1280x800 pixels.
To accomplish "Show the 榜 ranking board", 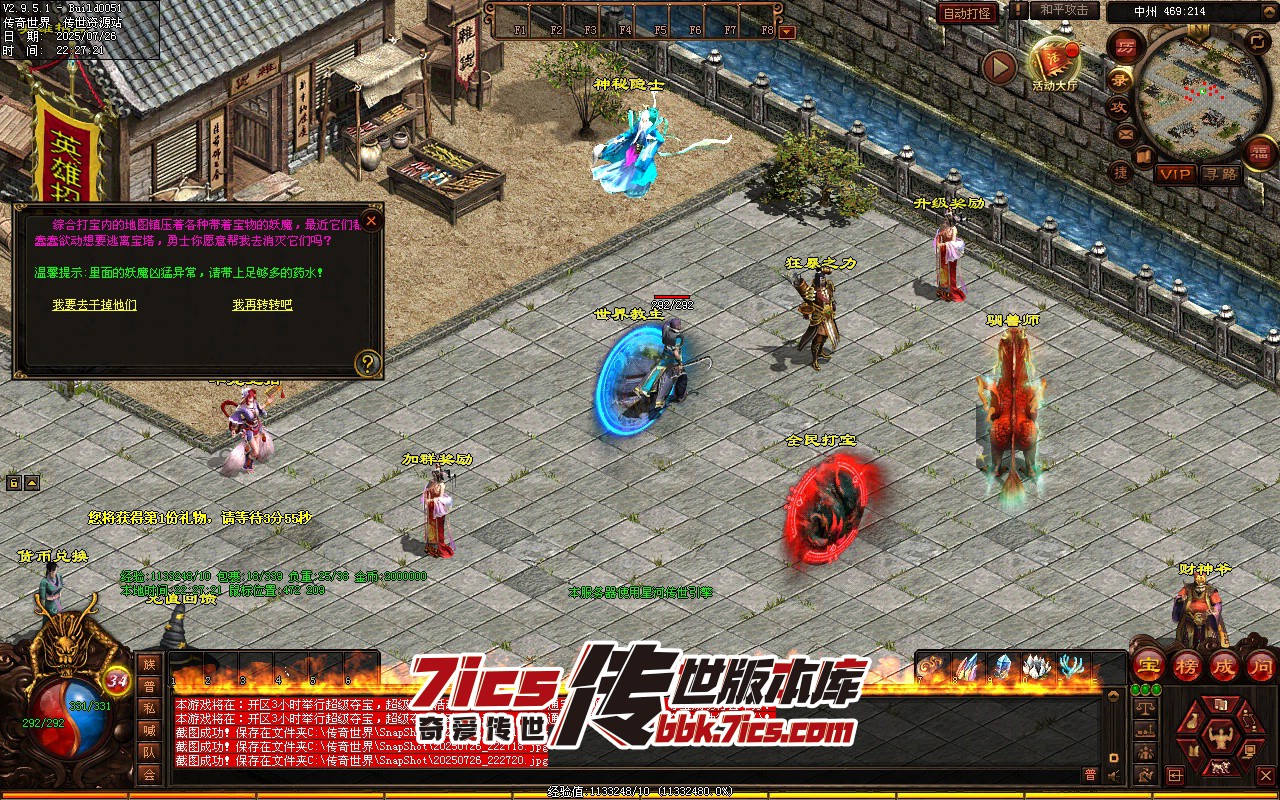I will point(1186,665).
